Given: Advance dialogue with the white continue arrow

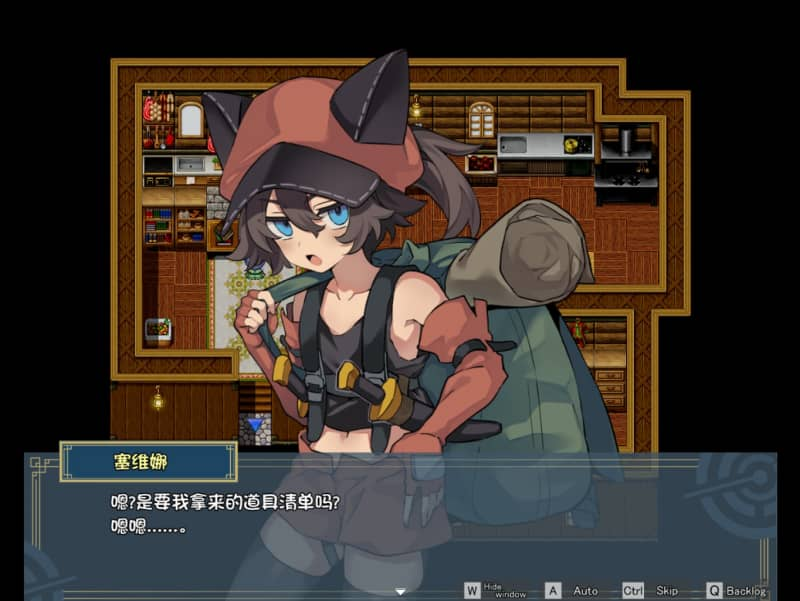Looking at the screenshot, I should pyautogui.click(x=401, y=591).
